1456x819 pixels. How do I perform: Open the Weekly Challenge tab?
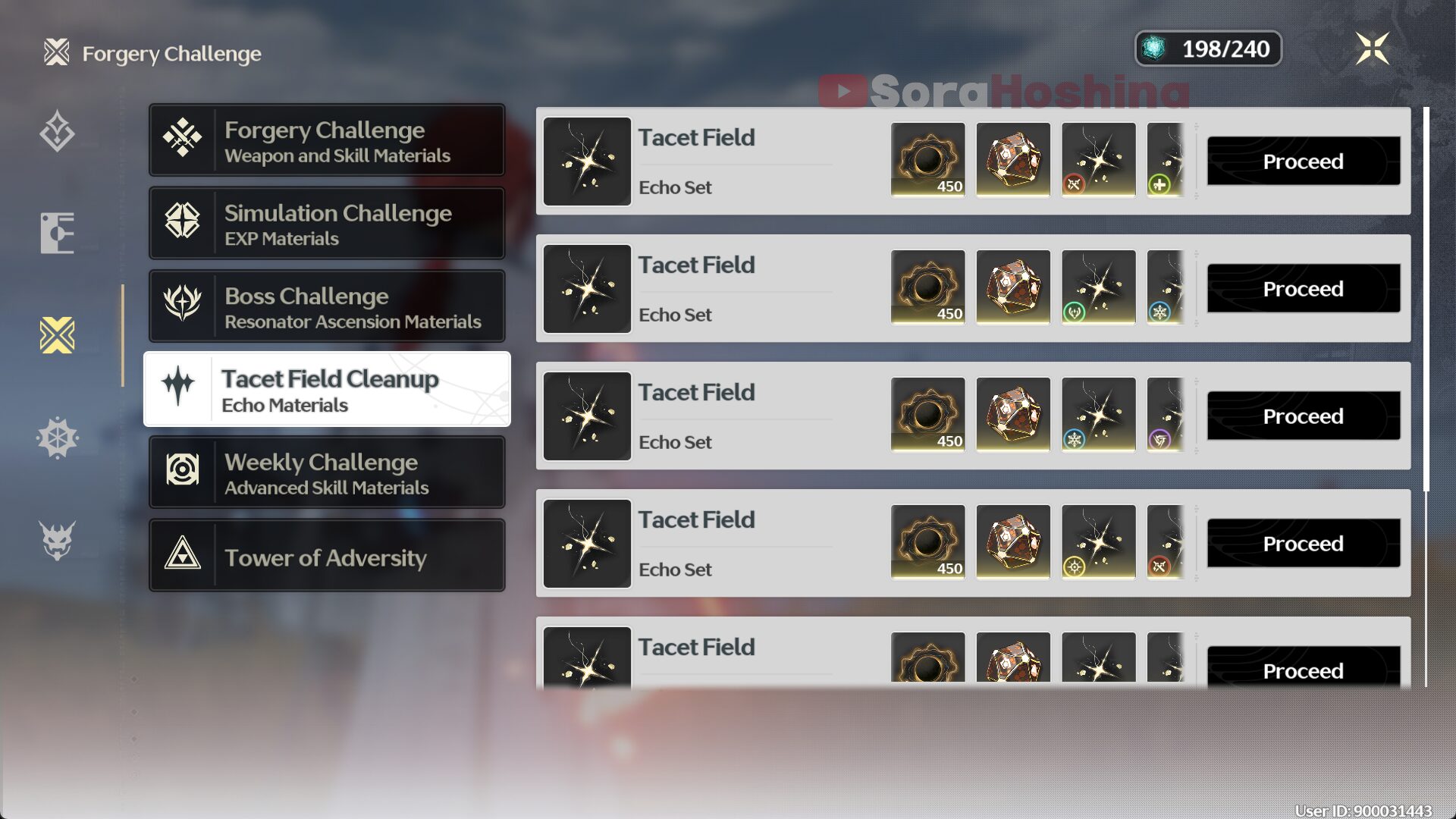pos(326,472)
